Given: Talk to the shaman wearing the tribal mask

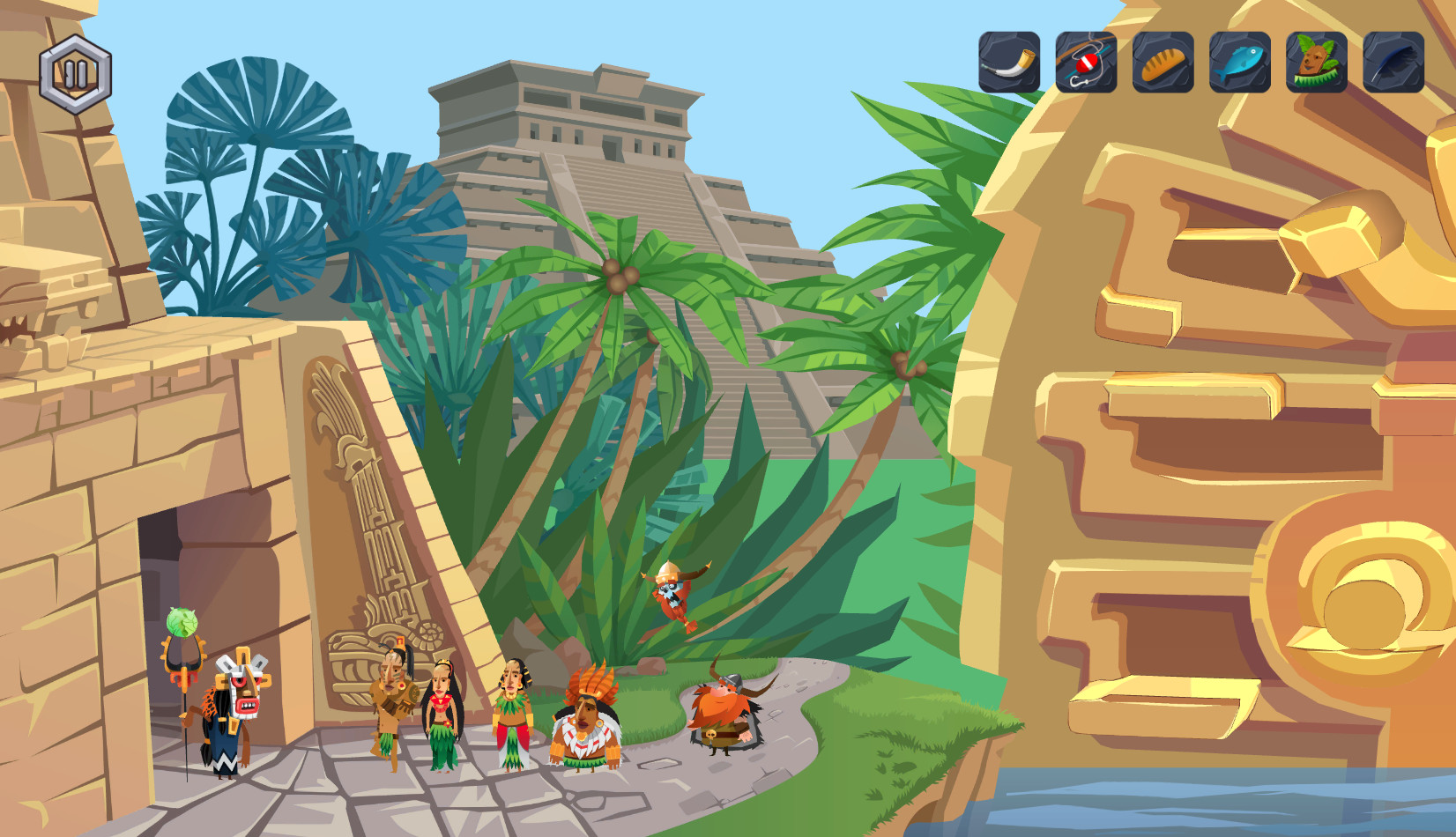Looking at the screenshot, I should click(x=230, y=714).
